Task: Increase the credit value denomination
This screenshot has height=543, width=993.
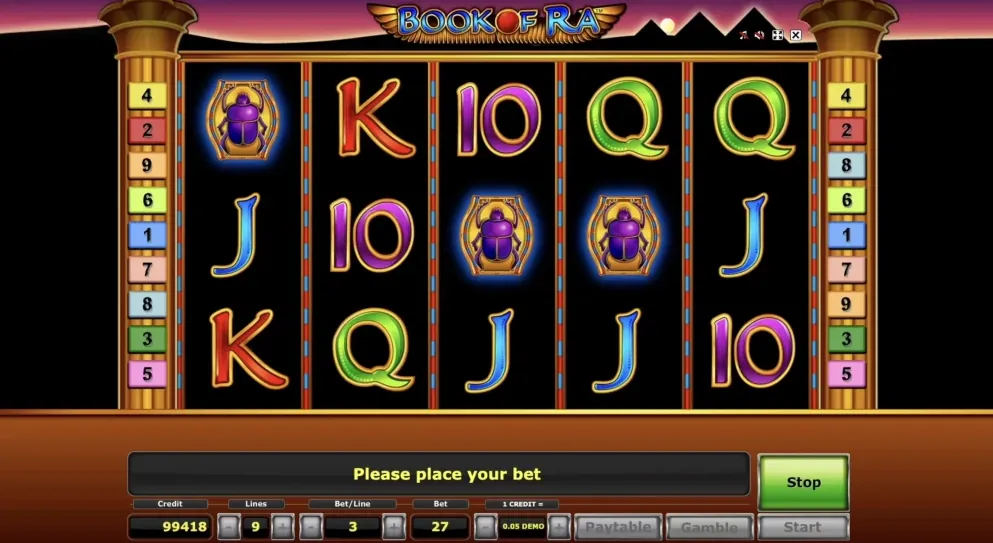Action: (x=559, y=527)
